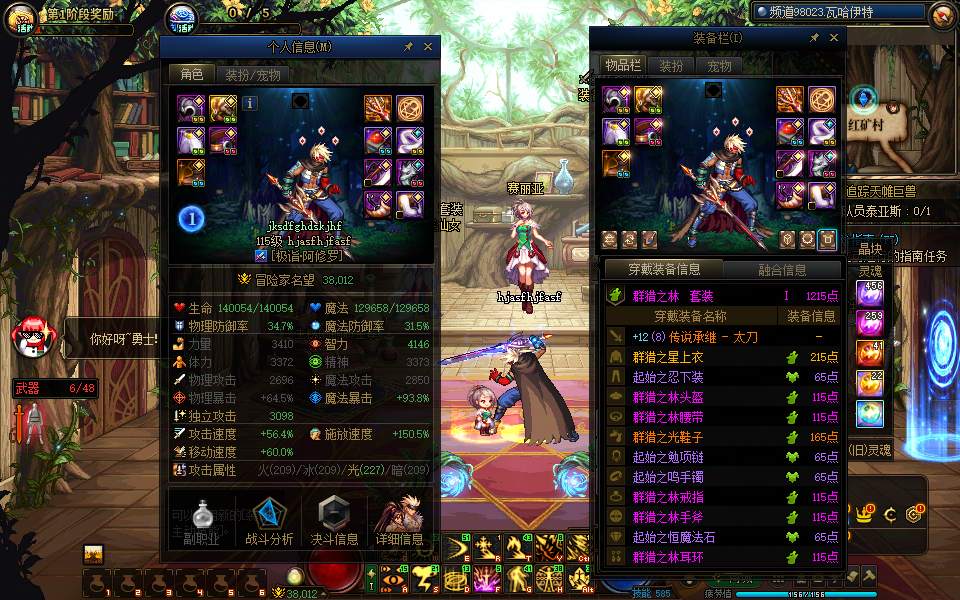This screenshot has width=960, height=600.
Task: Use the purple sword skill on key F
Action: 488,577
